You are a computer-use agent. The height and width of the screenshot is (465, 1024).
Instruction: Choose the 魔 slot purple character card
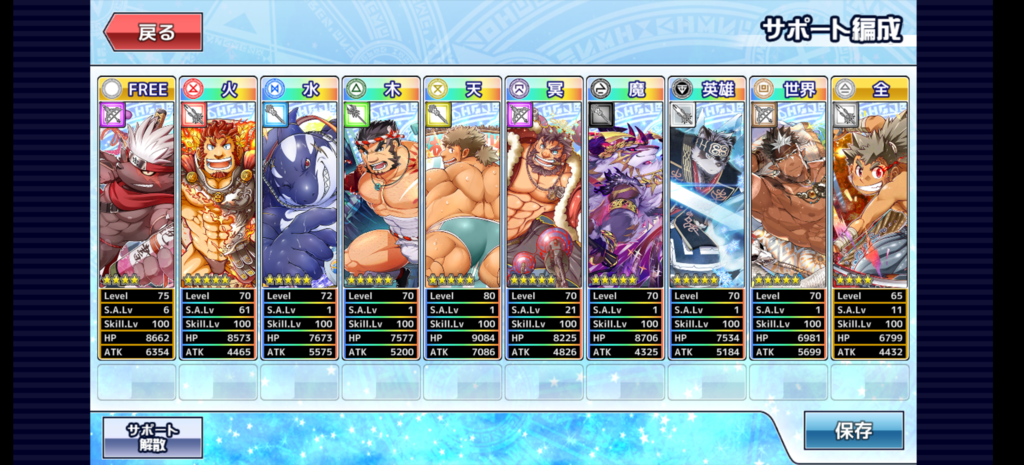pyautogui.click(x=625, y=195)
